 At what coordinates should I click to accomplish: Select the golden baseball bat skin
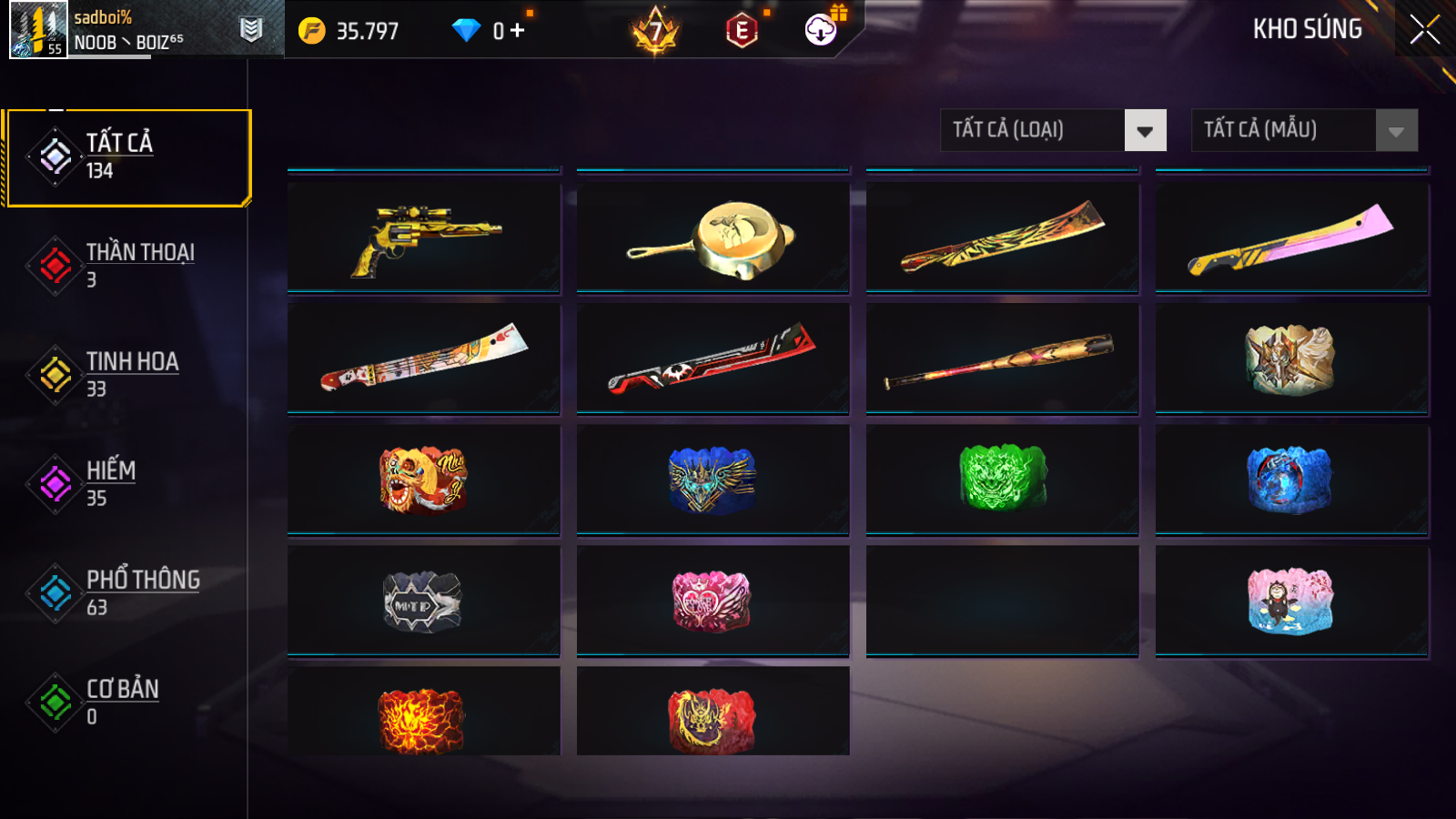point(1002,359)
